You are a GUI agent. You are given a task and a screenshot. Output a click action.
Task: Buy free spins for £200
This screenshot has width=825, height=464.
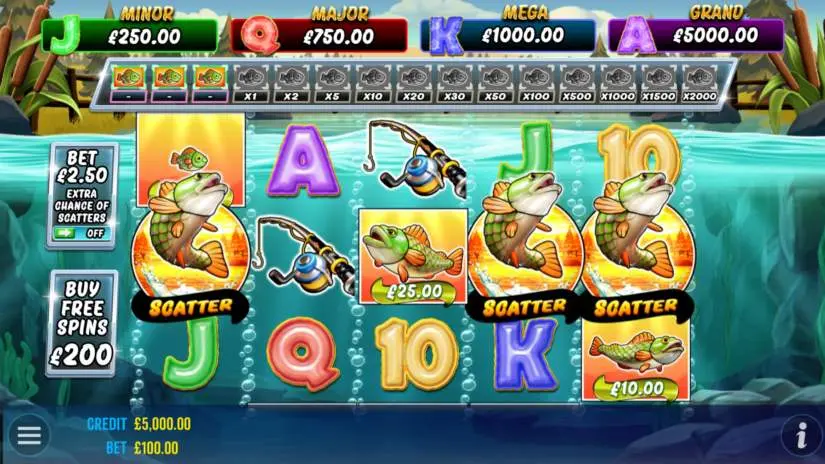pyautogui.click(x=82, y=323)
